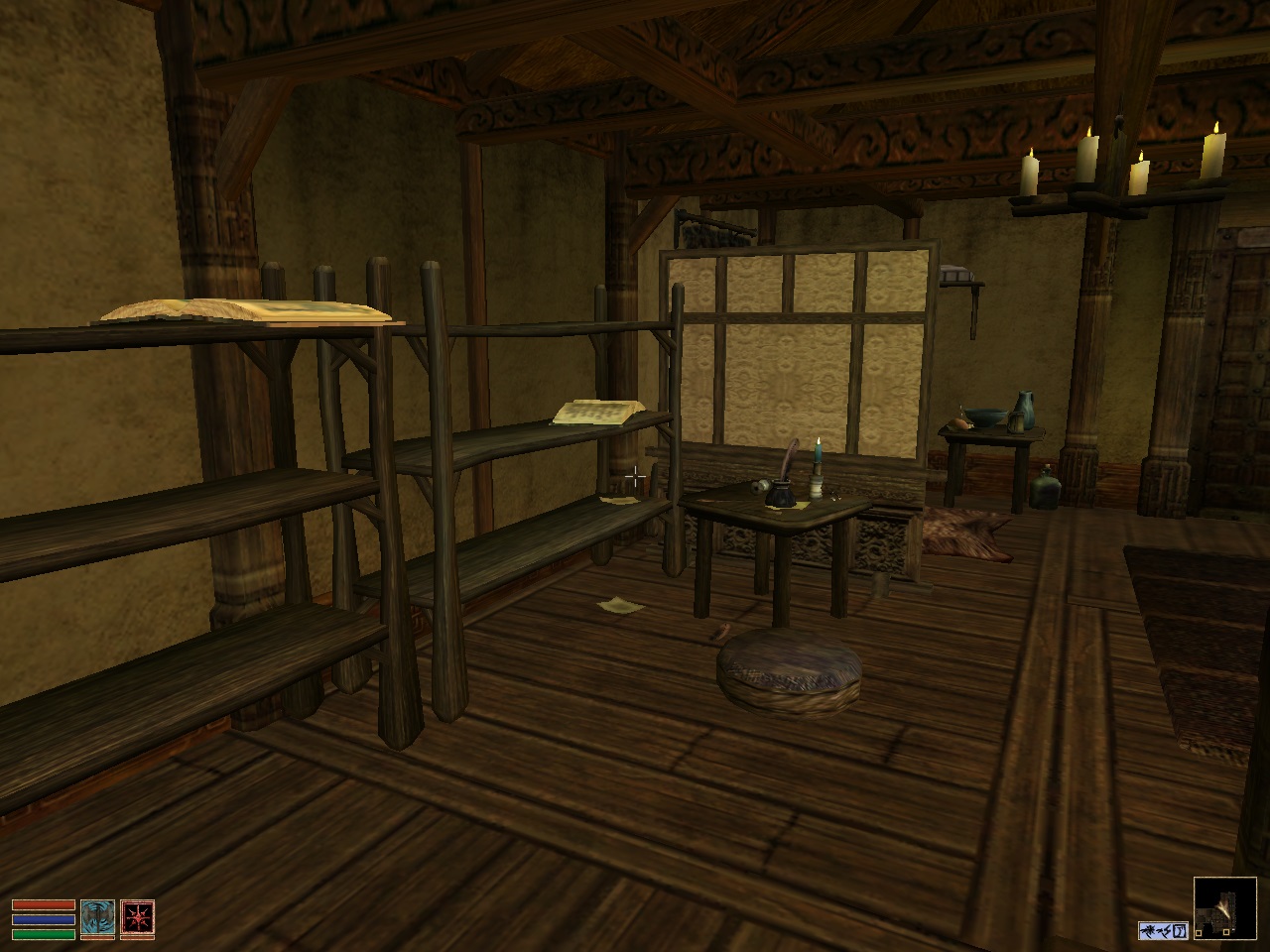Select the red starburst spell icon
This screenshot has height=952, width=1270.
137,918
